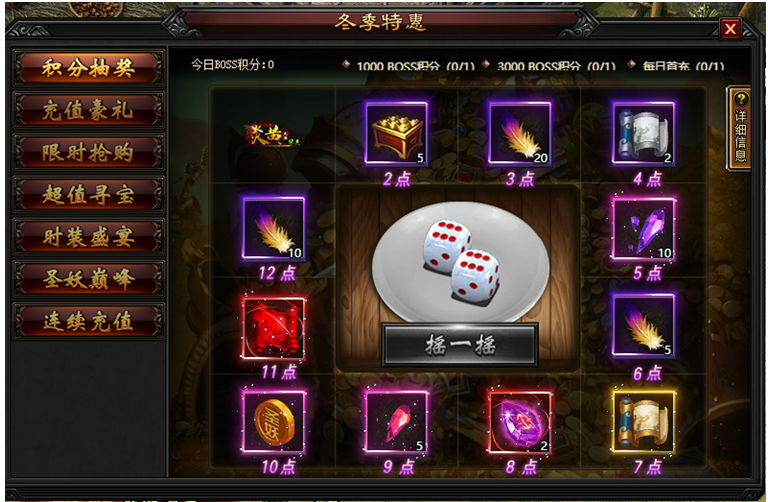Pick the 9点 red crystal shard reward
The image size is (768, 502).
click(x=396, y=421)
